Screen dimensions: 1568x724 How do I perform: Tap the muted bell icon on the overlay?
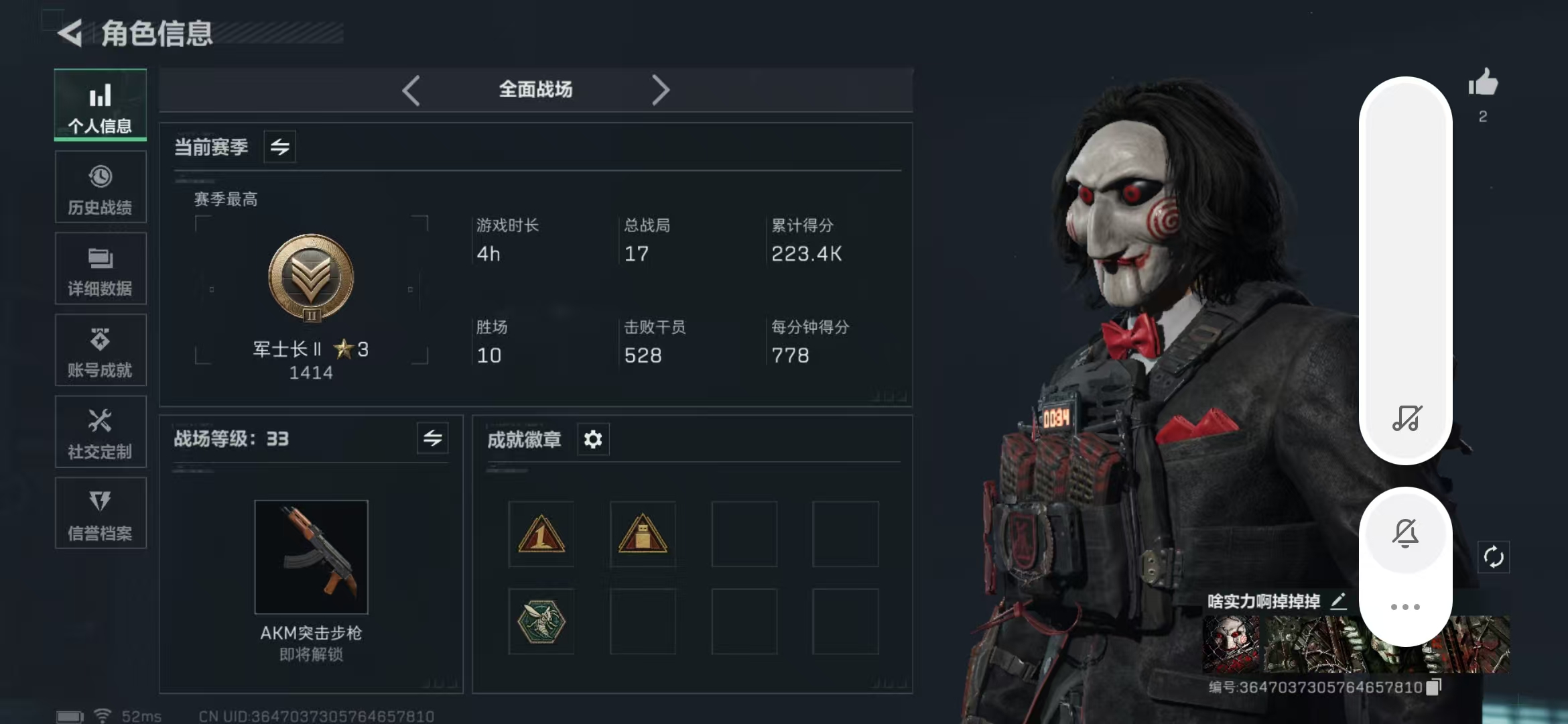click(1405, 534)
